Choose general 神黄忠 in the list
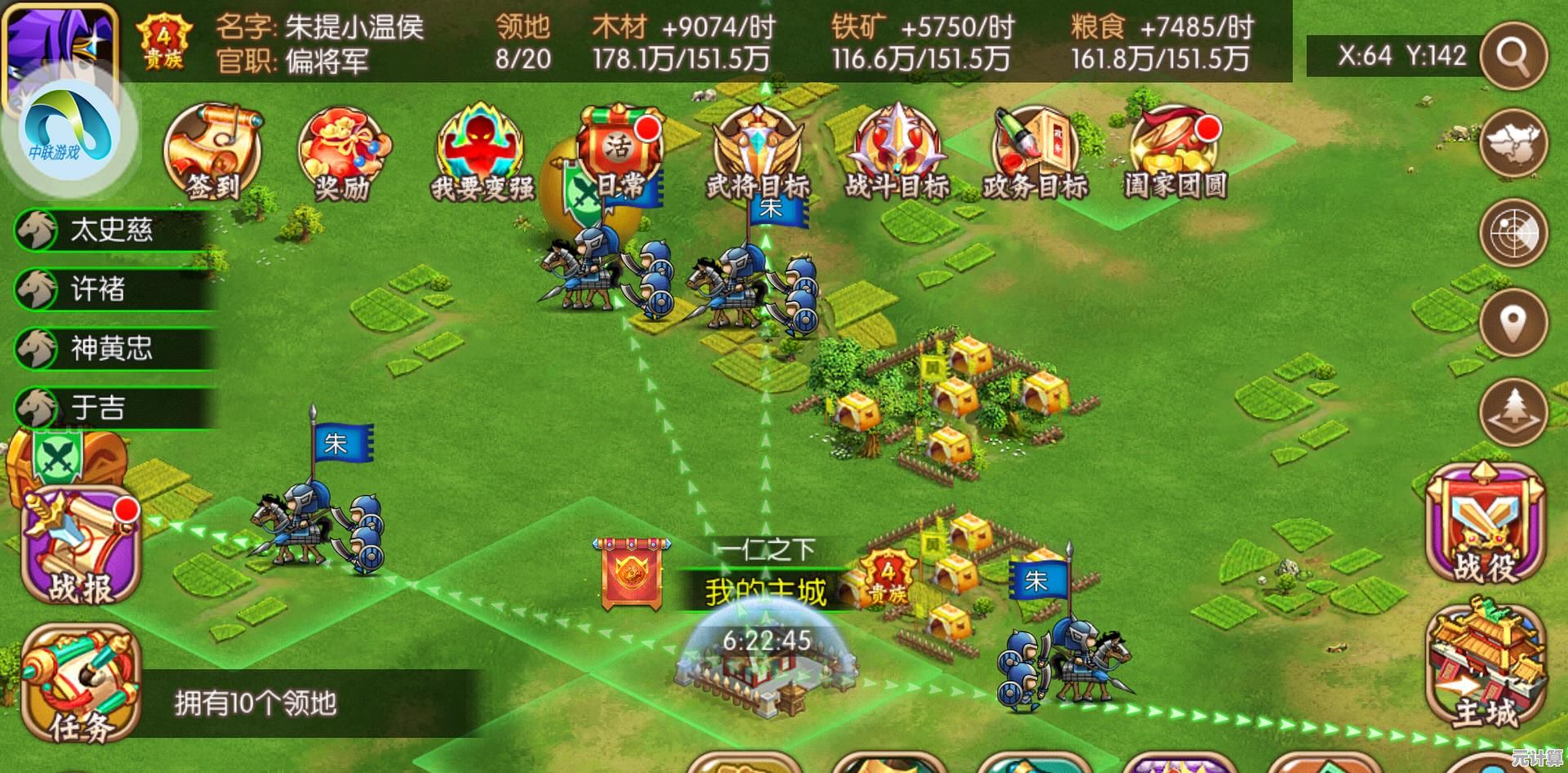 [110, 348]
